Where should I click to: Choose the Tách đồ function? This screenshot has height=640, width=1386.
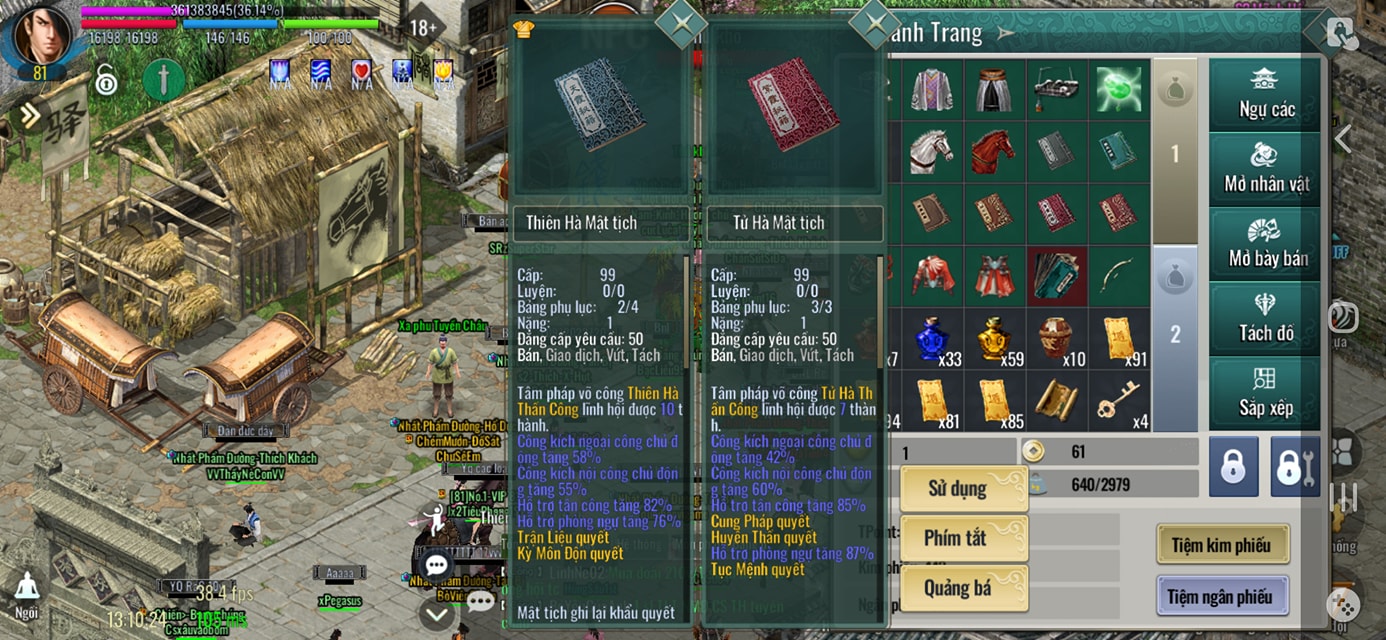pyautogui.click(x=1266, y=319)
